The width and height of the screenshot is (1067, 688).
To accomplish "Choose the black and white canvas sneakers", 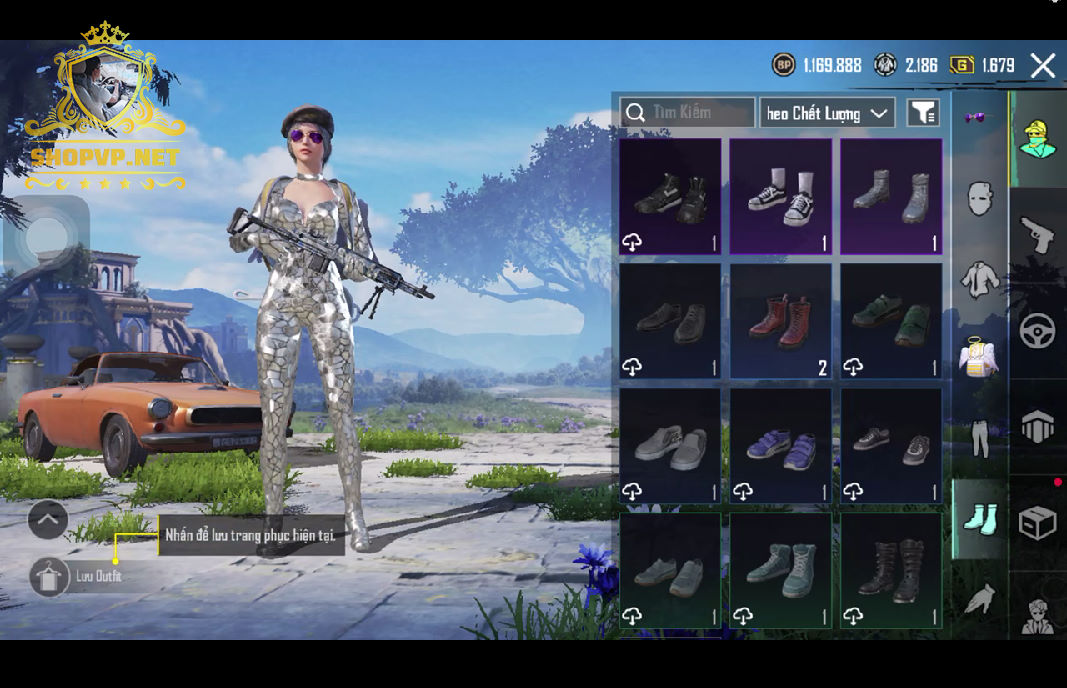I will (781, 196).
